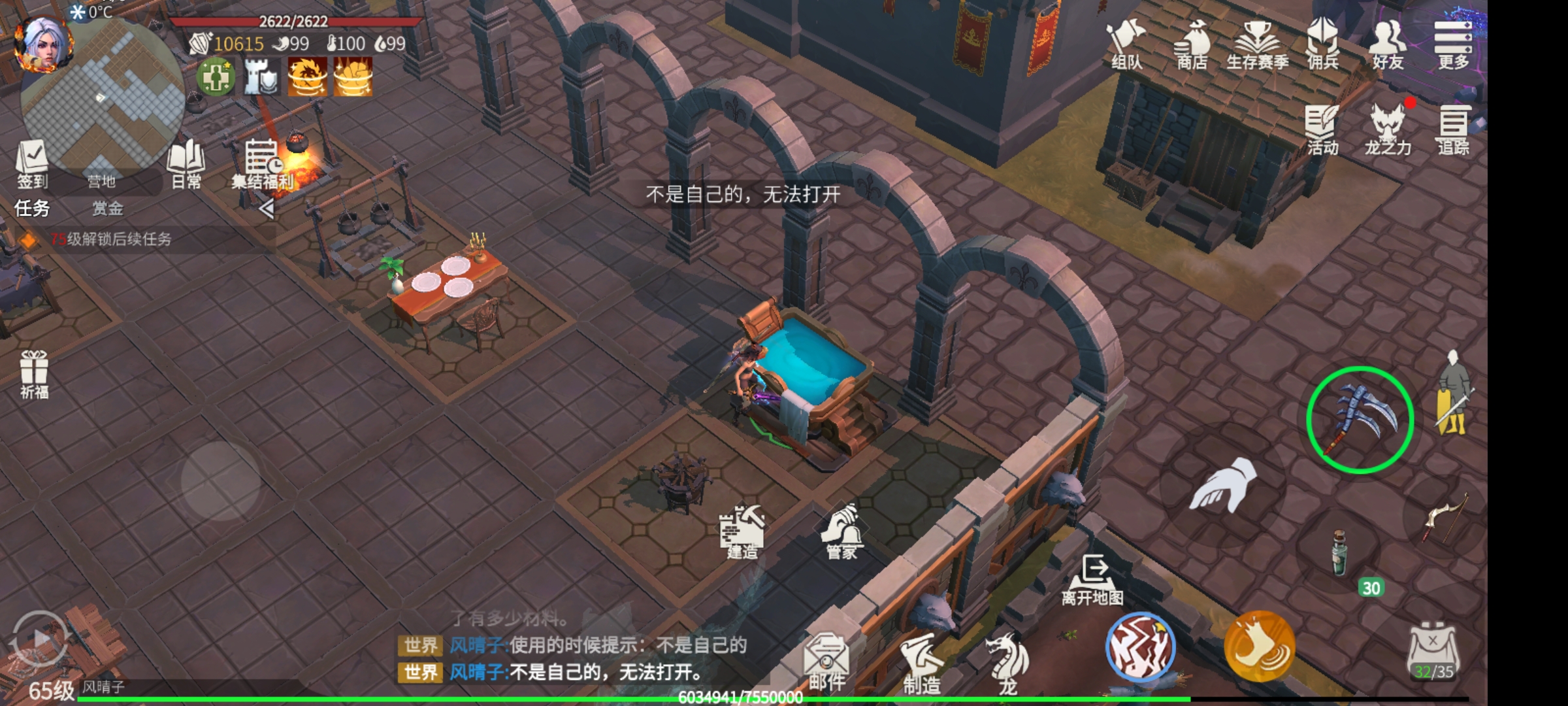Open the 佣兵 mercenary menu

pyautogui.click(x=1322, y=44)
